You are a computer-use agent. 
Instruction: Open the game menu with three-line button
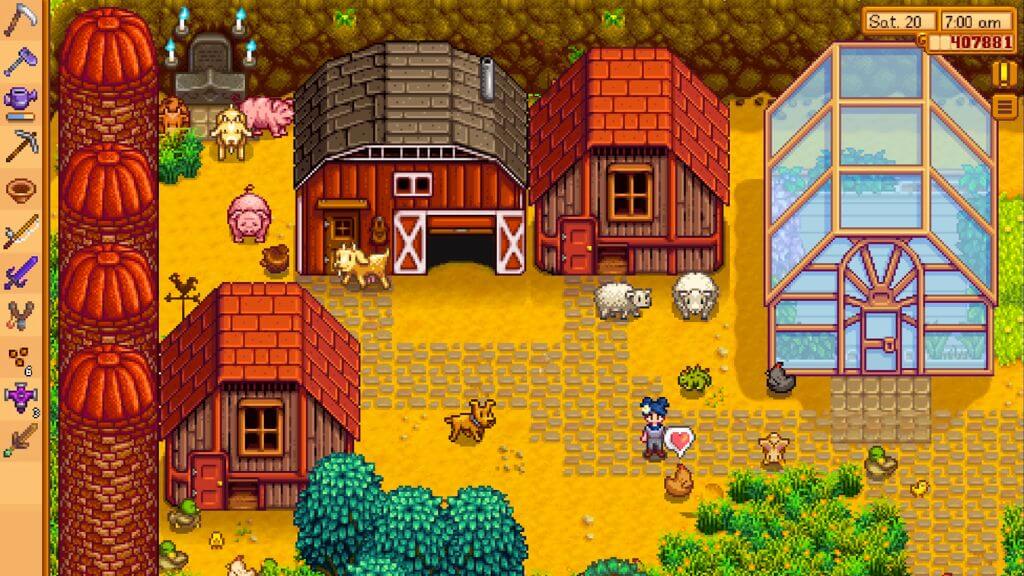coord(1003,107)
